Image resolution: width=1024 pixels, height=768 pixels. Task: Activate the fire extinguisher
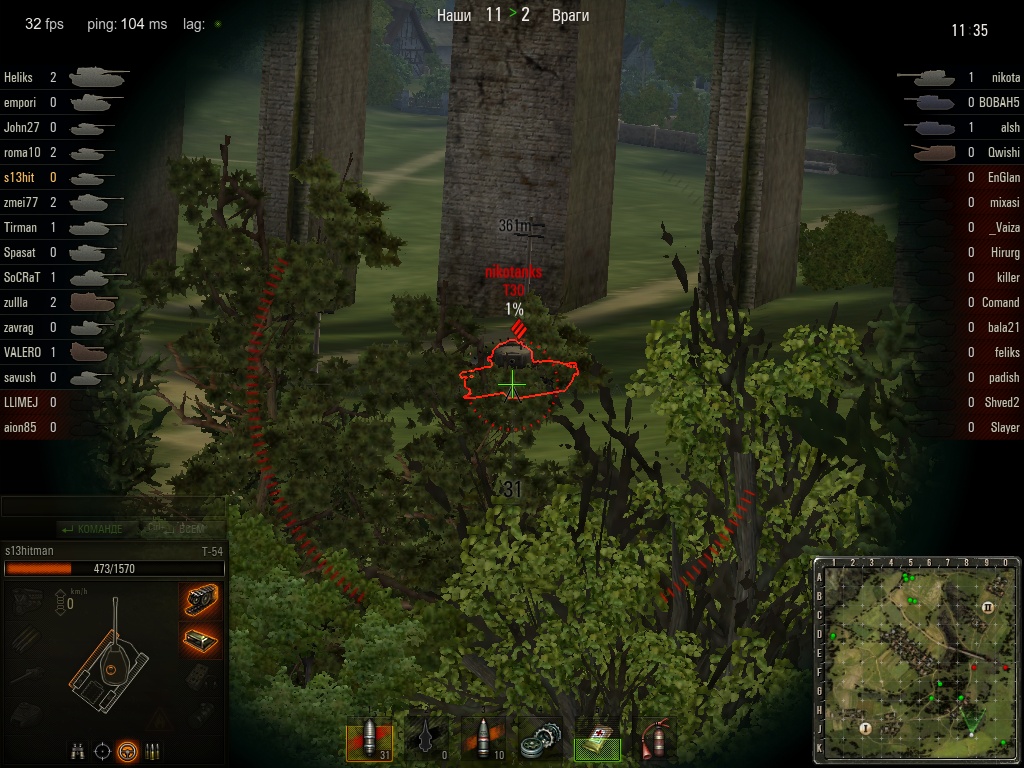(x=655, y=739)
